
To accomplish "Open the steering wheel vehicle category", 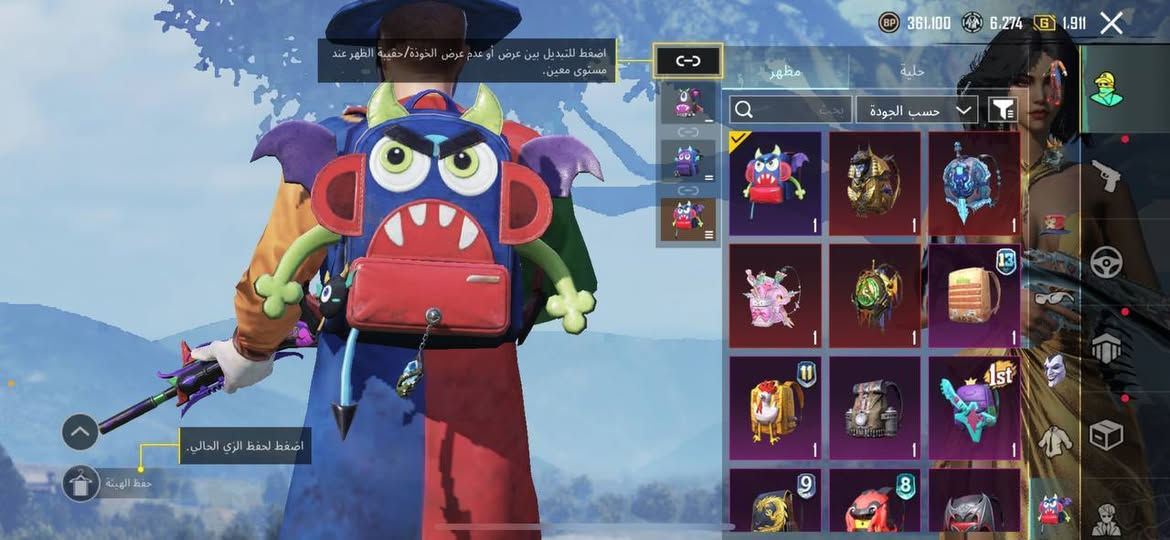I will click(1106, 262).
